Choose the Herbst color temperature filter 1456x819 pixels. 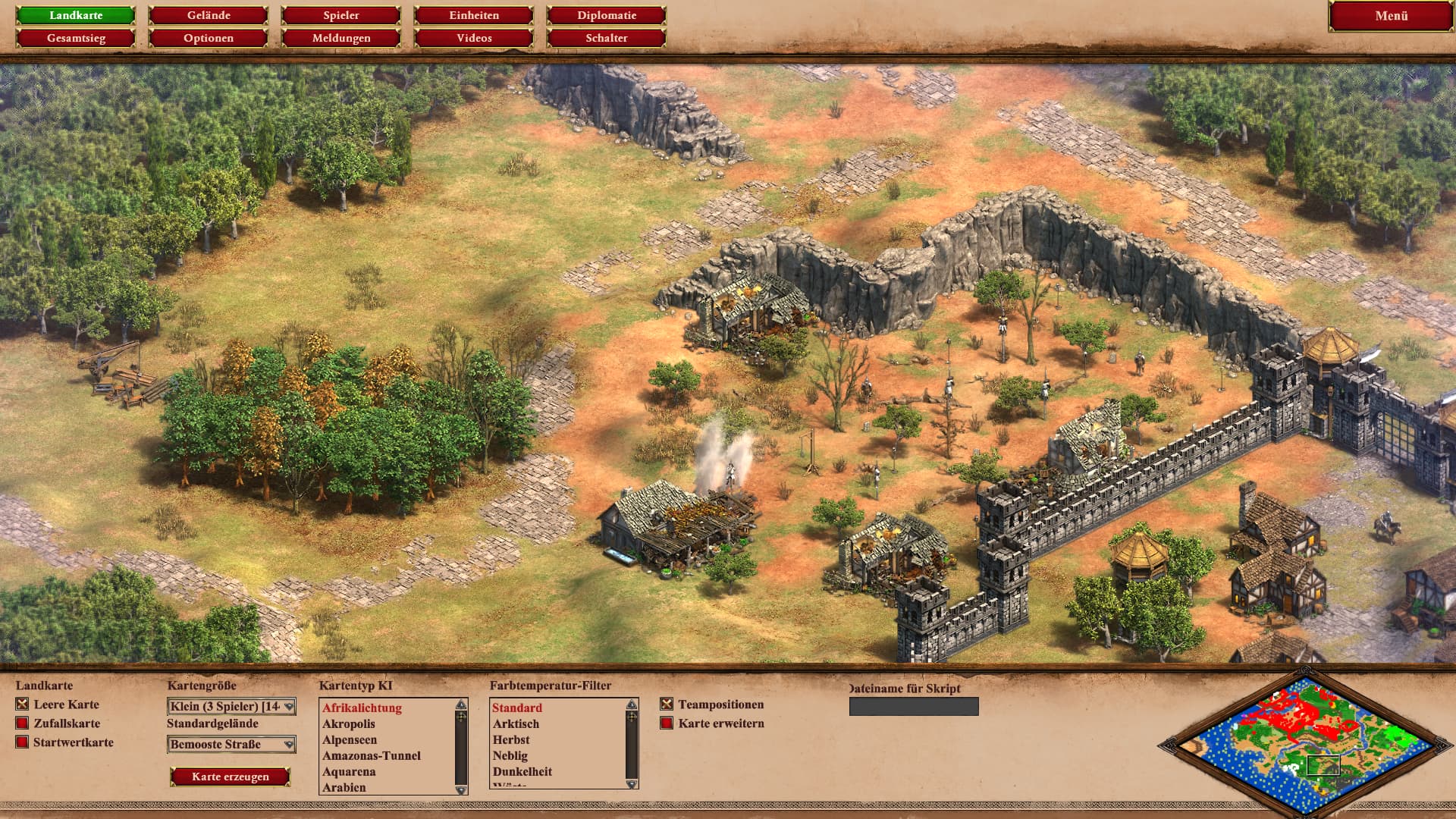[511, 740]
